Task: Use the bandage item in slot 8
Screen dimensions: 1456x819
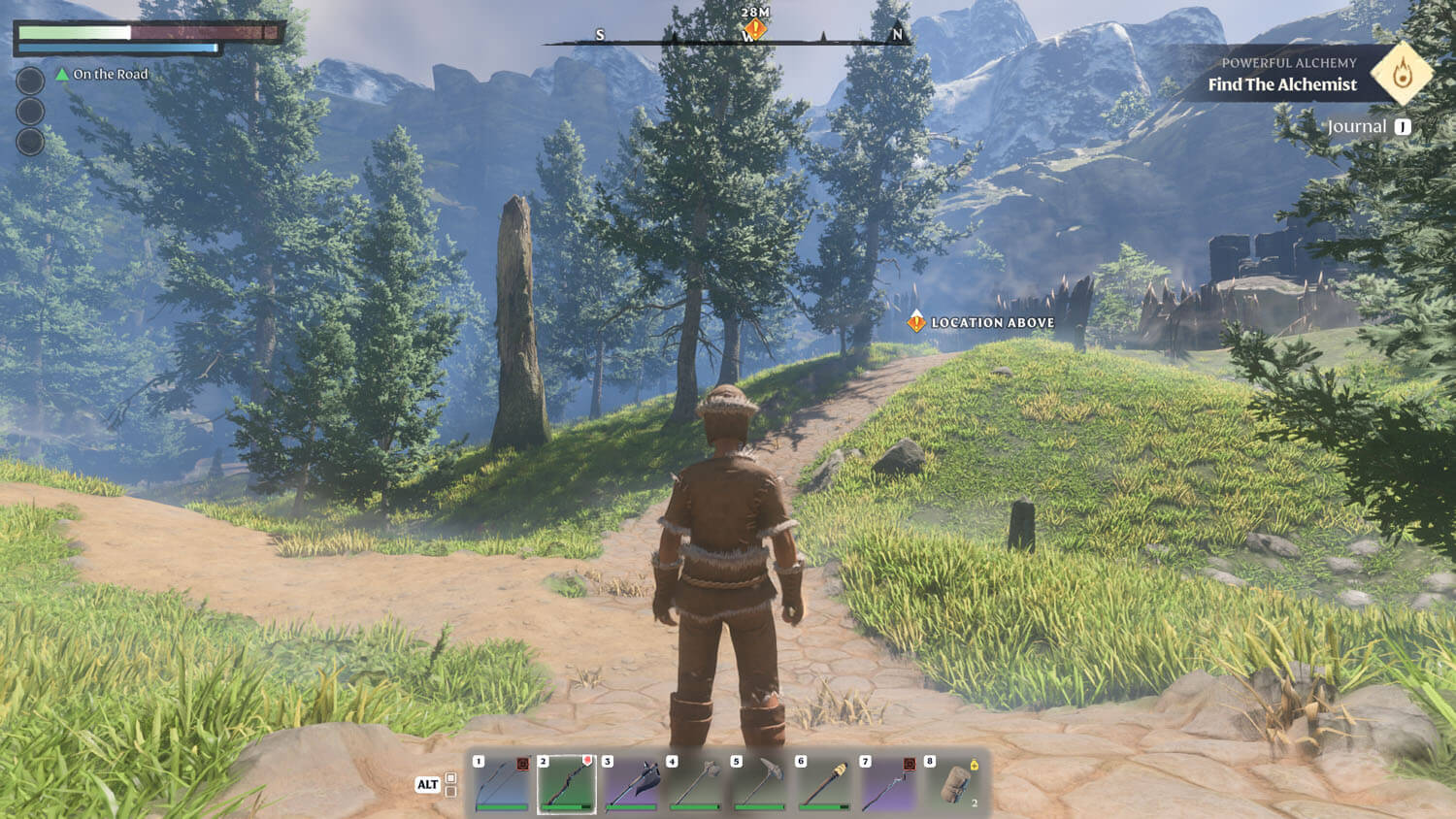Action: (x=953, y=782)
